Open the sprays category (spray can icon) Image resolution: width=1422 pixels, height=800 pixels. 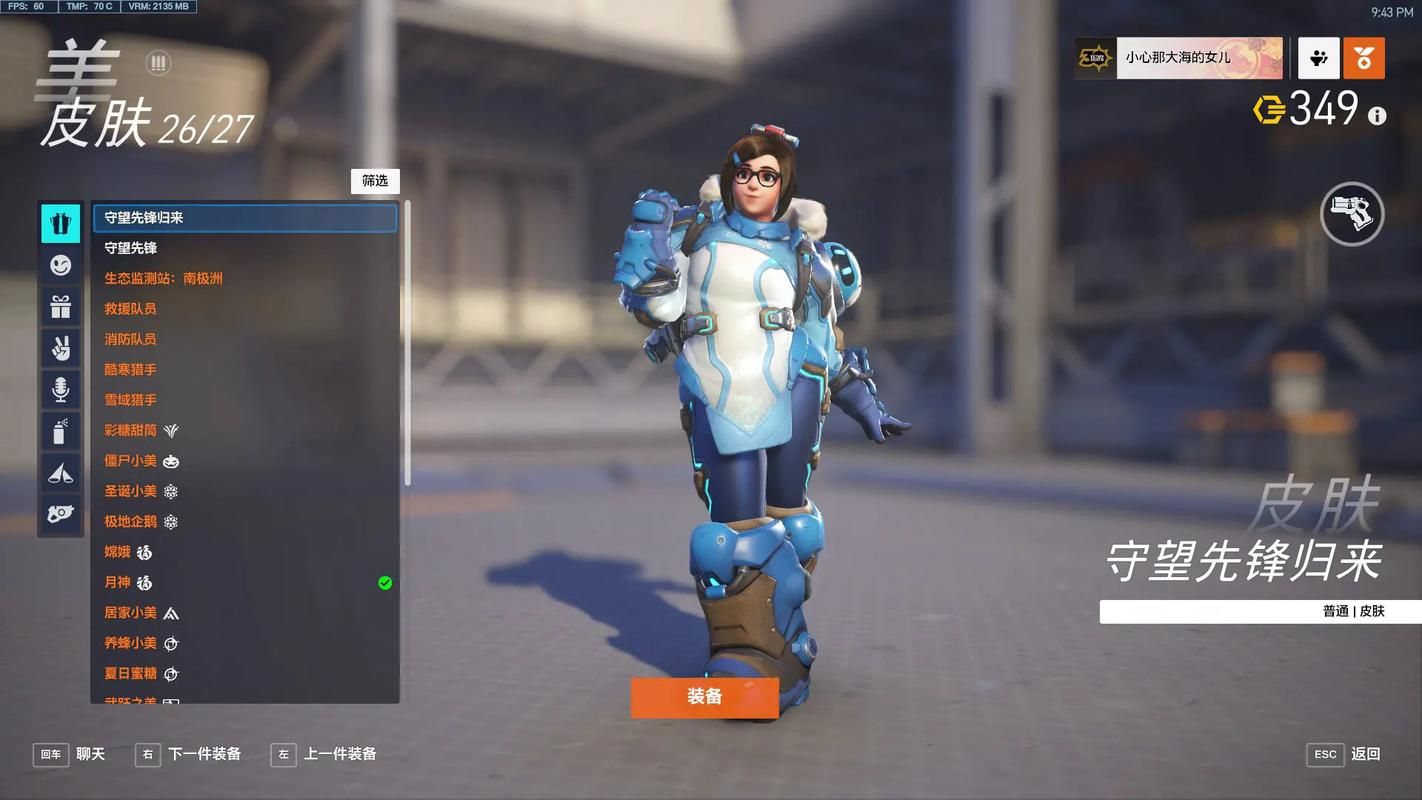click(60, 431)
